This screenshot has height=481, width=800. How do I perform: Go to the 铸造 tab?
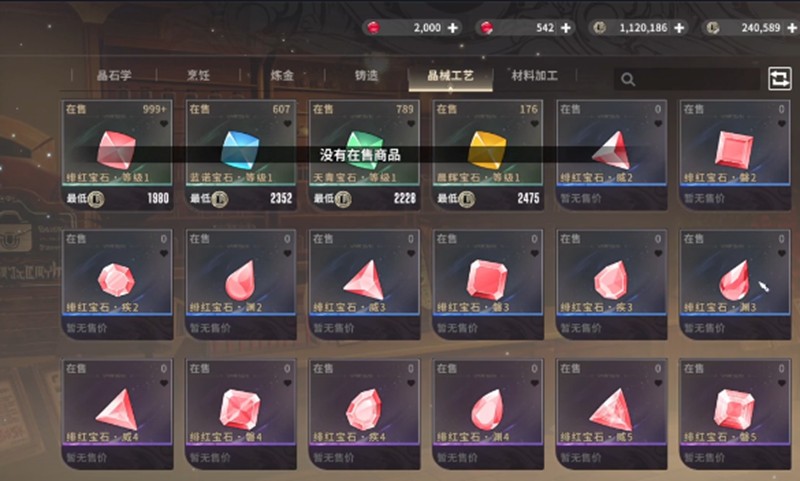pyautogui.click(x=366, y=76)
